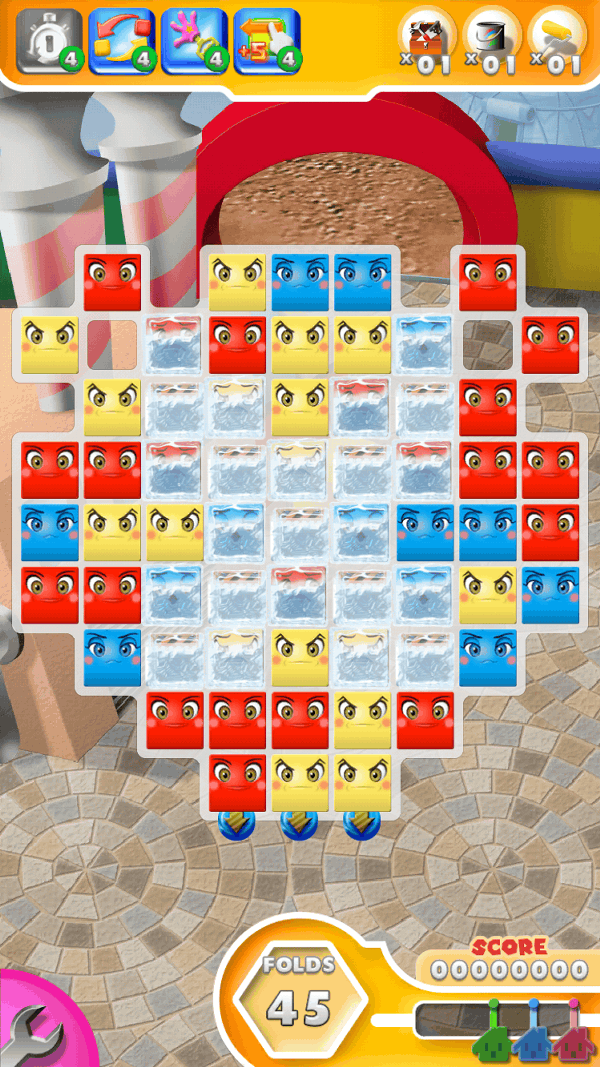Activate the +5 folds booster
This screenshot has height=1067, width=600.
[x=267, y=41]
